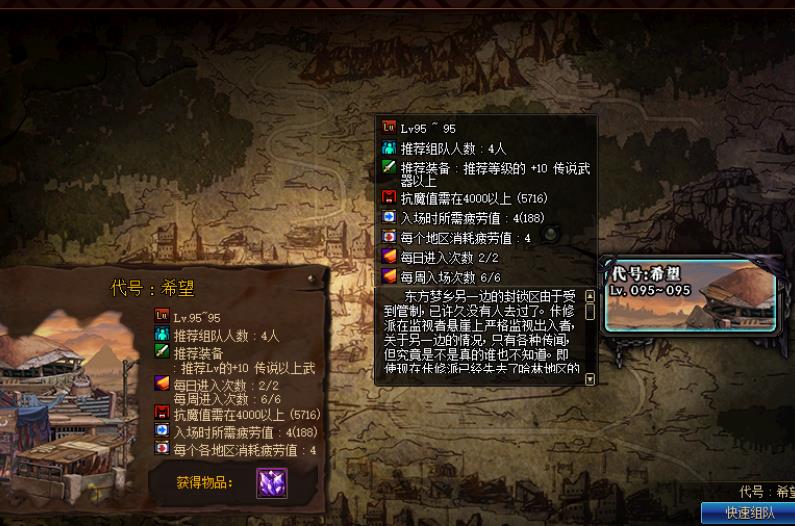This screenshot has height=526, width=795.
Task: Click the purple crystal reward item icon
Action: click(x=271, y=483)
